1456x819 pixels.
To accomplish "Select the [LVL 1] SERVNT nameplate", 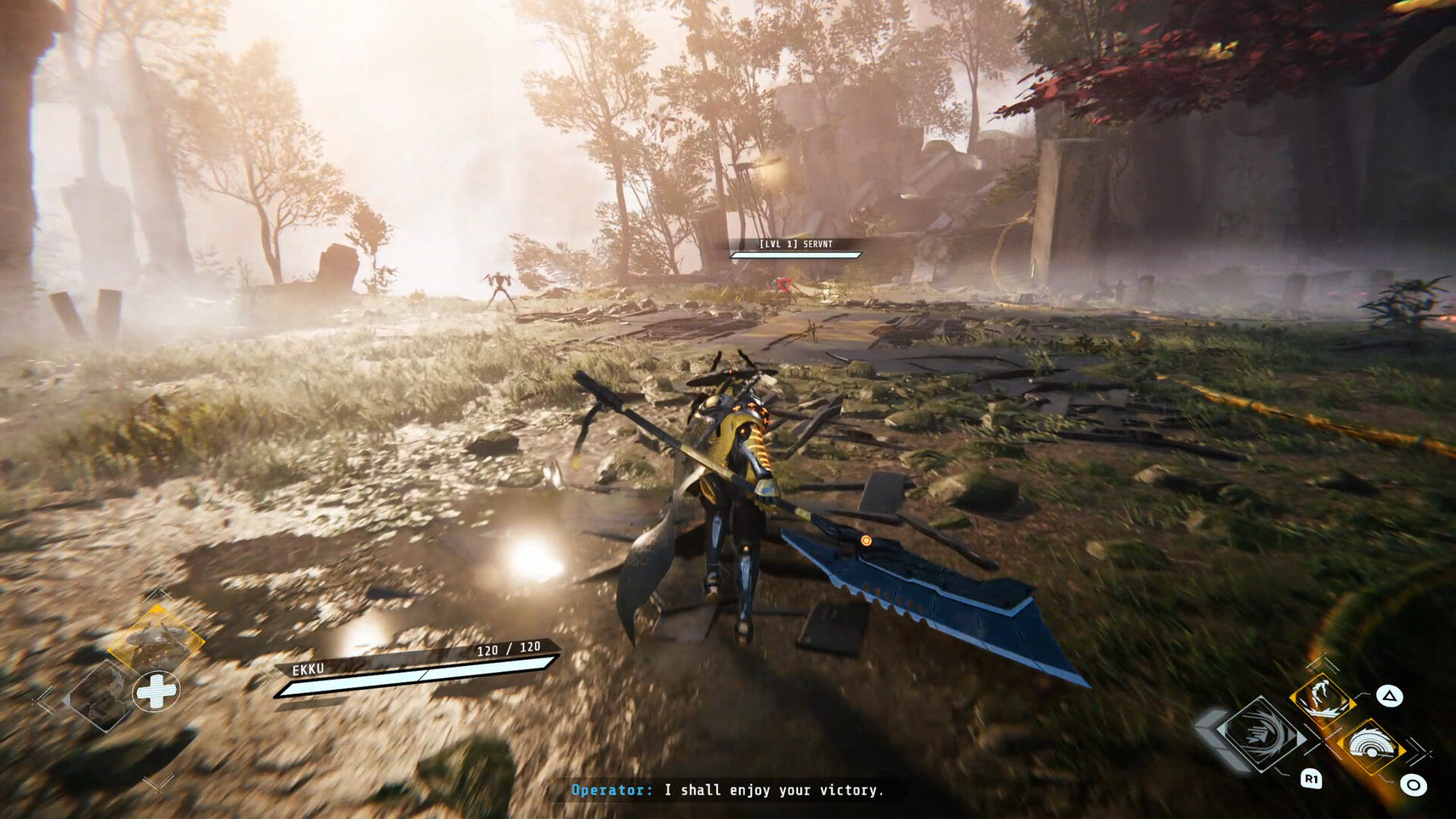I will [794, 245].
